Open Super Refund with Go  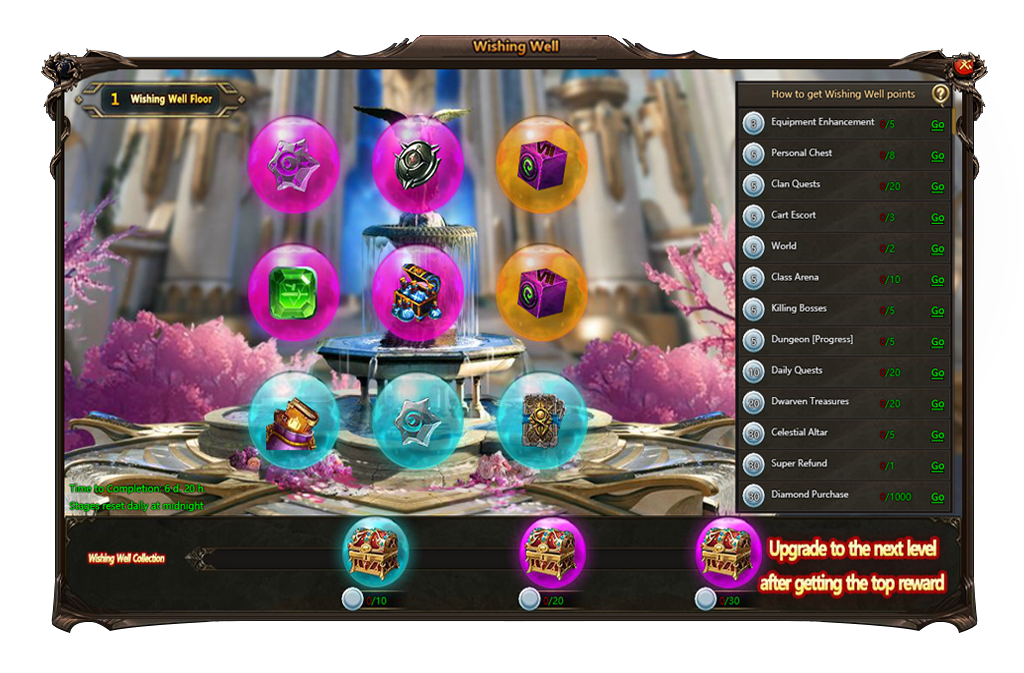pos(937,466)
